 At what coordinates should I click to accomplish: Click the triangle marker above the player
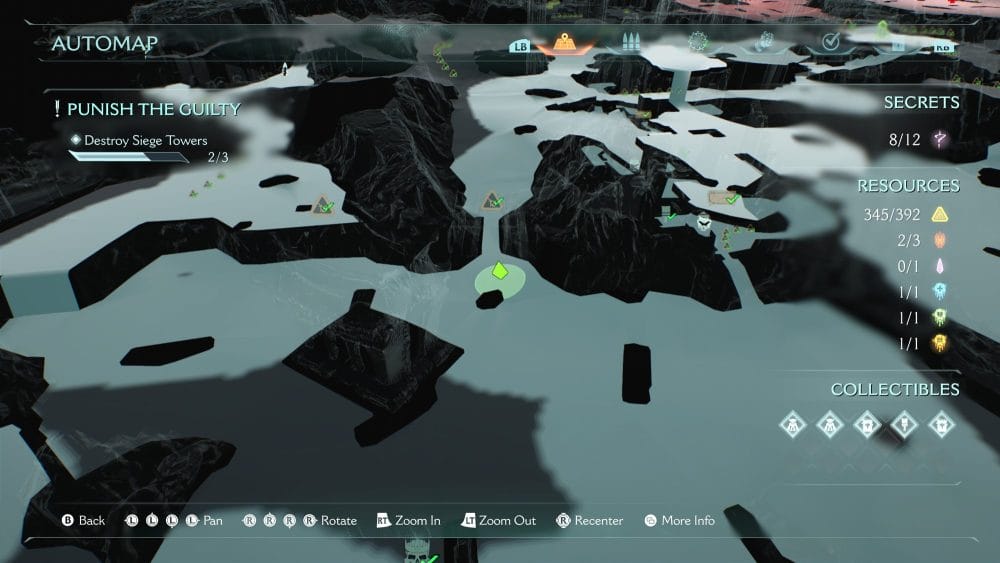491,201
